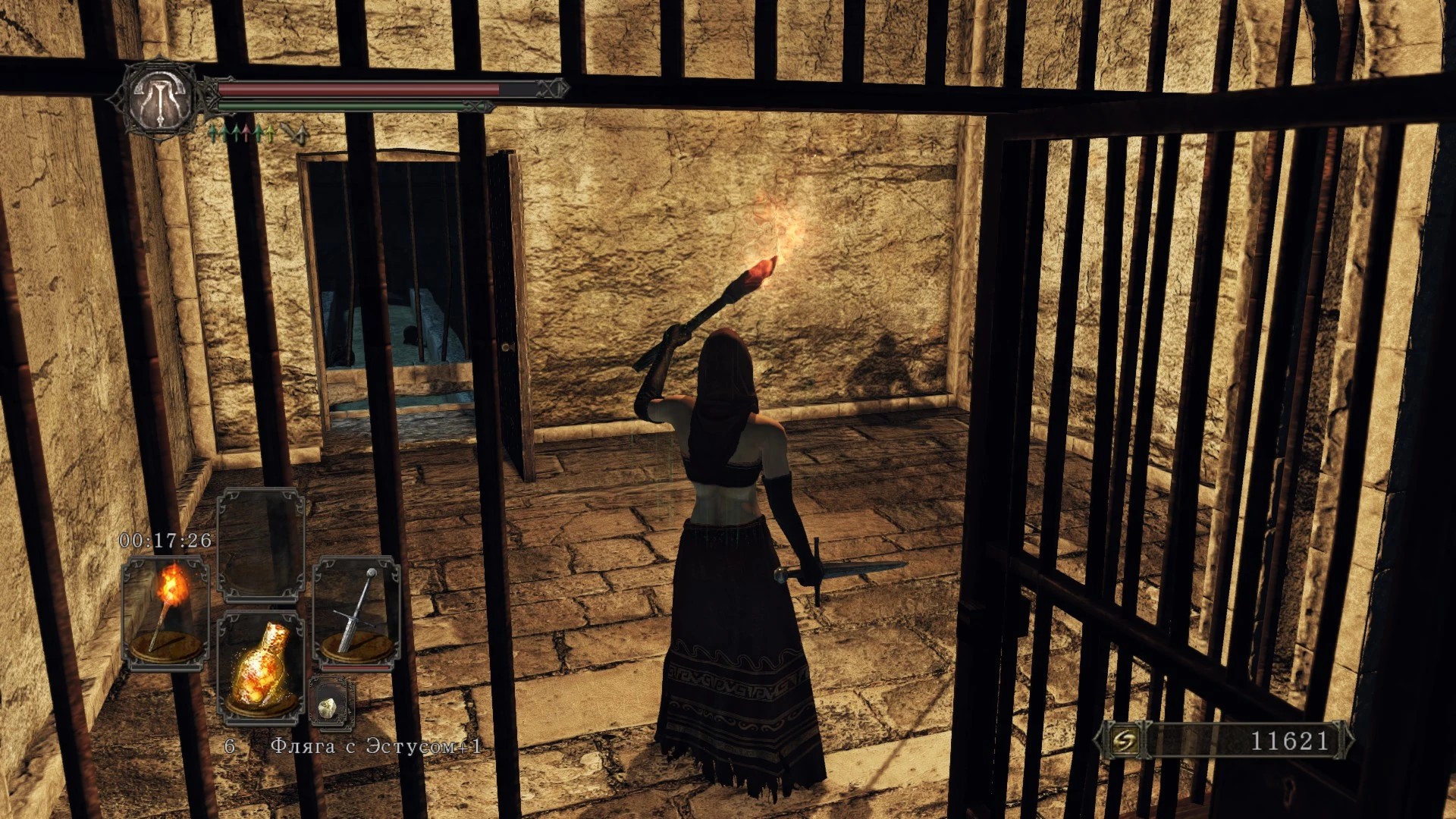Select the sword right-hand weapon slot
Image resolution: width=1456 pixels, height=819 pixels.
click(356, 612)
